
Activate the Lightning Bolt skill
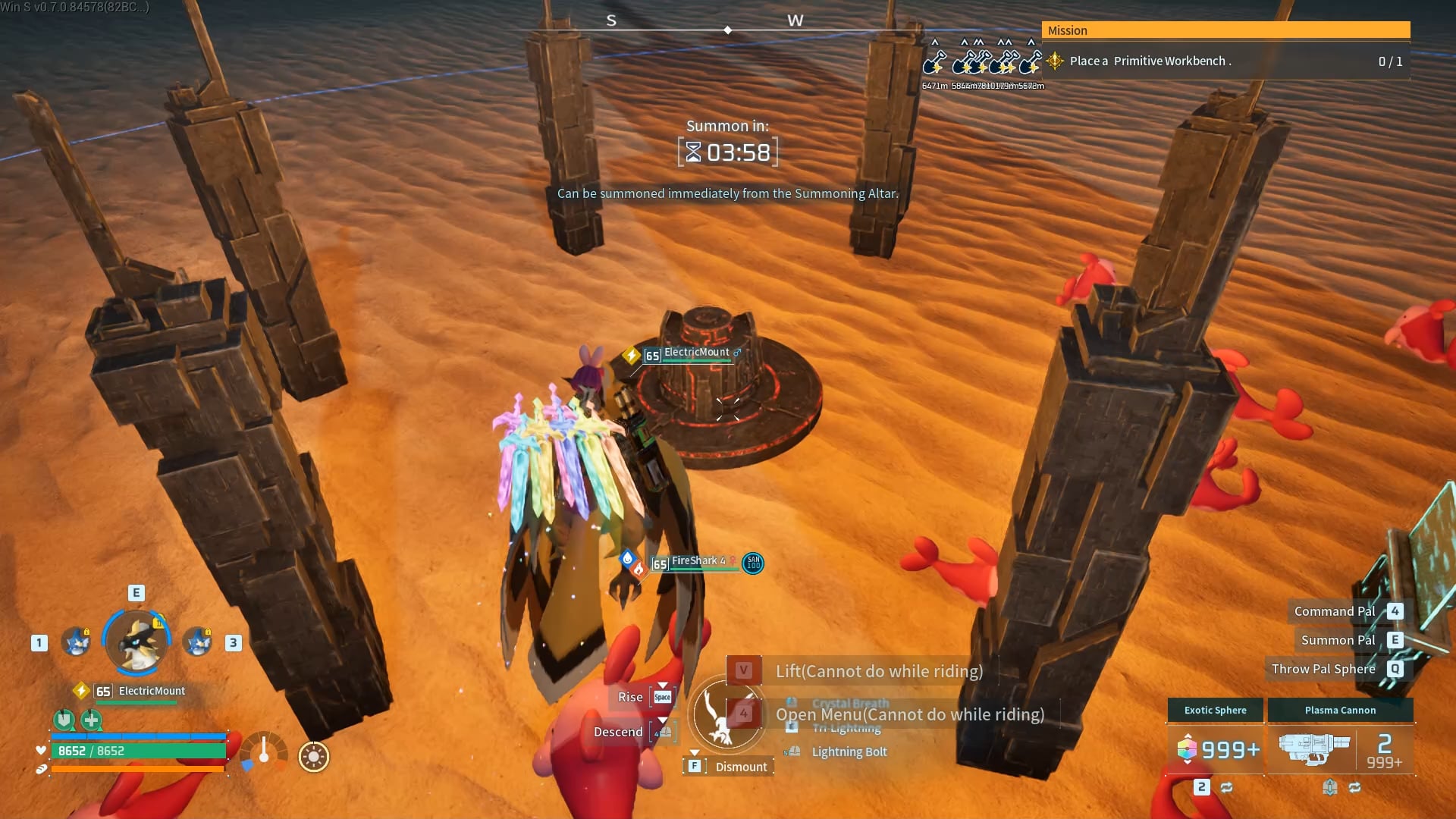849,752
